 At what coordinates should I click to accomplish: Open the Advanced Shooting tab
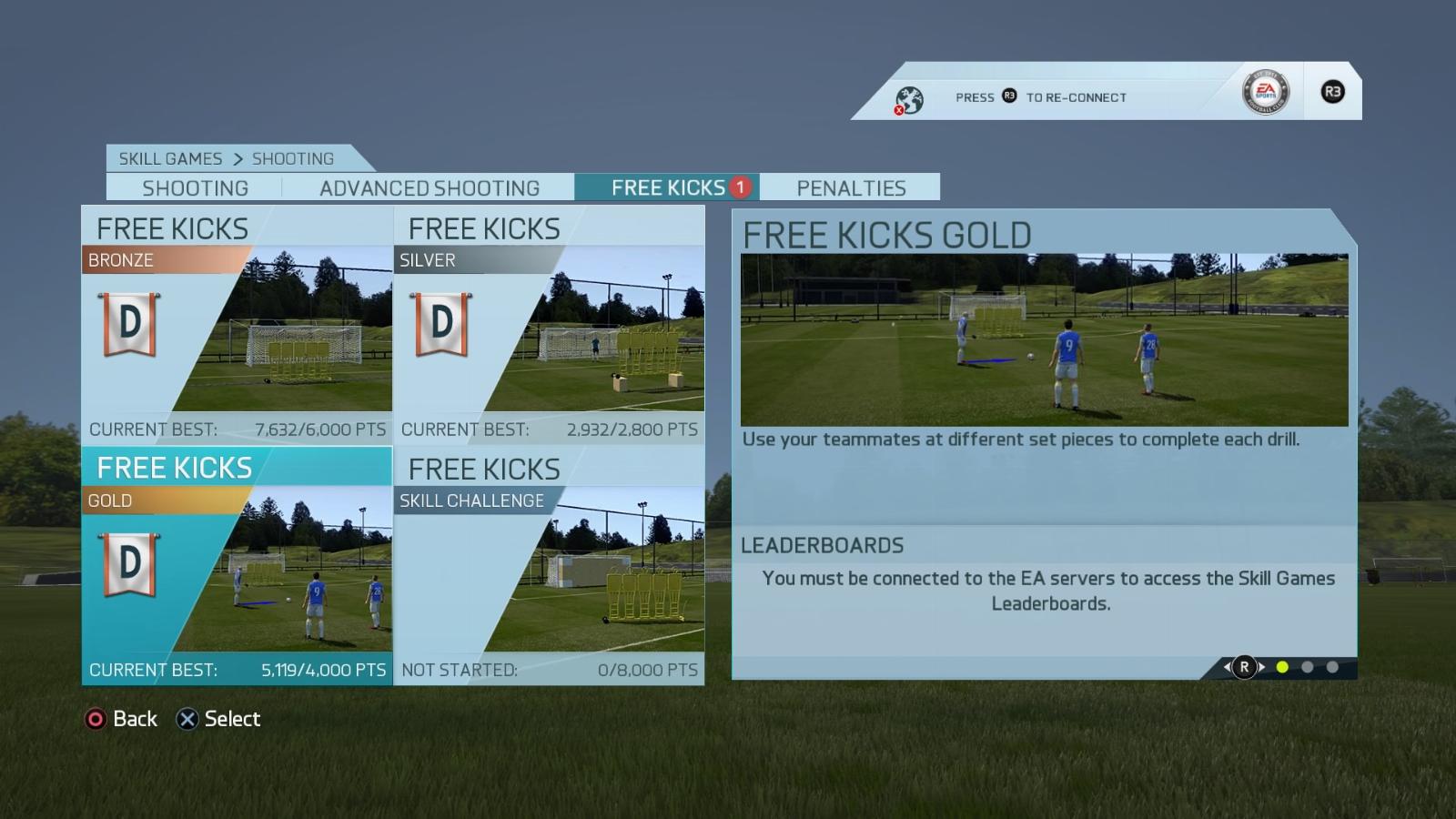(429, 187)
